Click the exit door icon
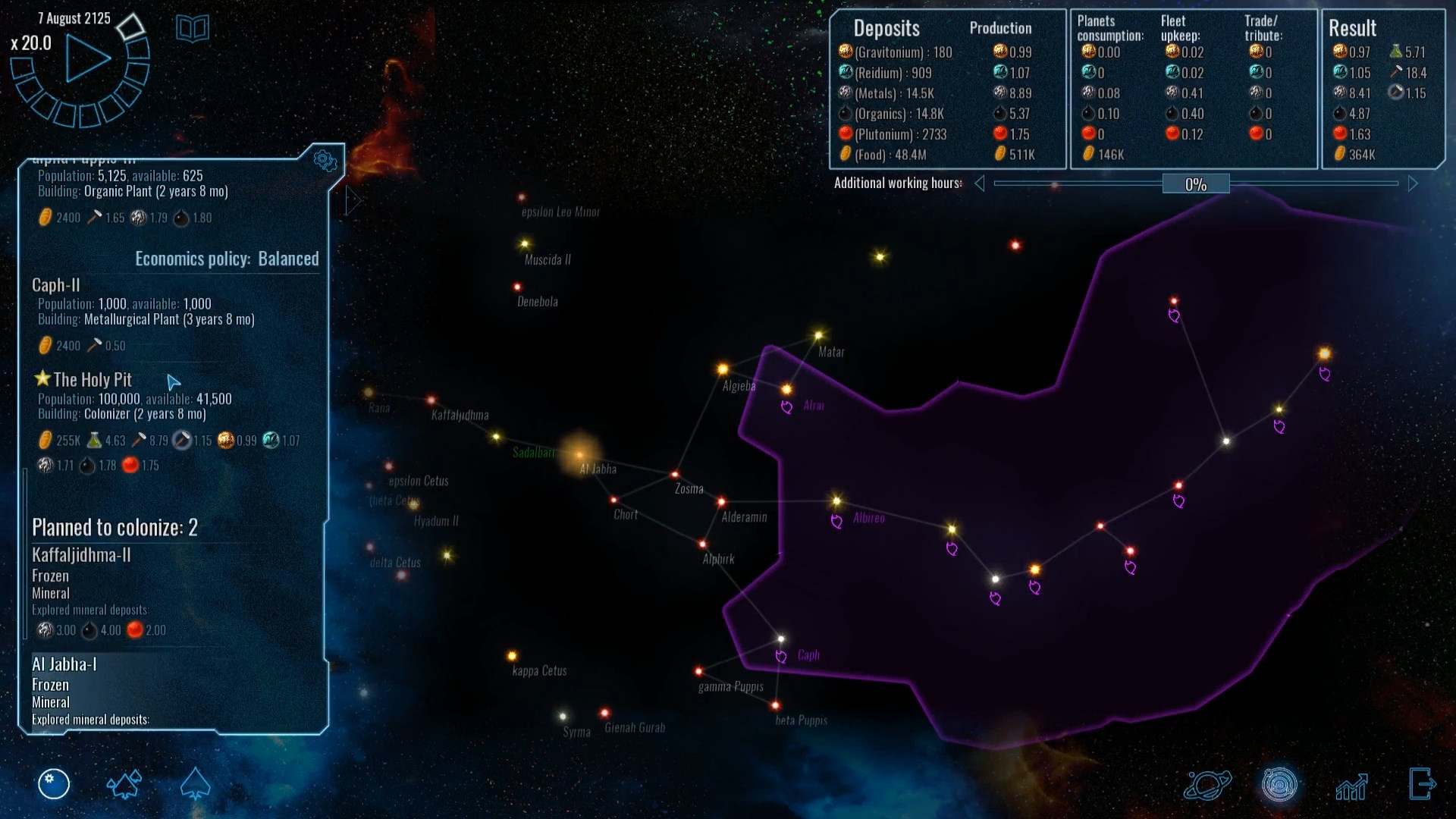Image resolution: width=1456 pixels, height=819 pixels. [1422, 784]
